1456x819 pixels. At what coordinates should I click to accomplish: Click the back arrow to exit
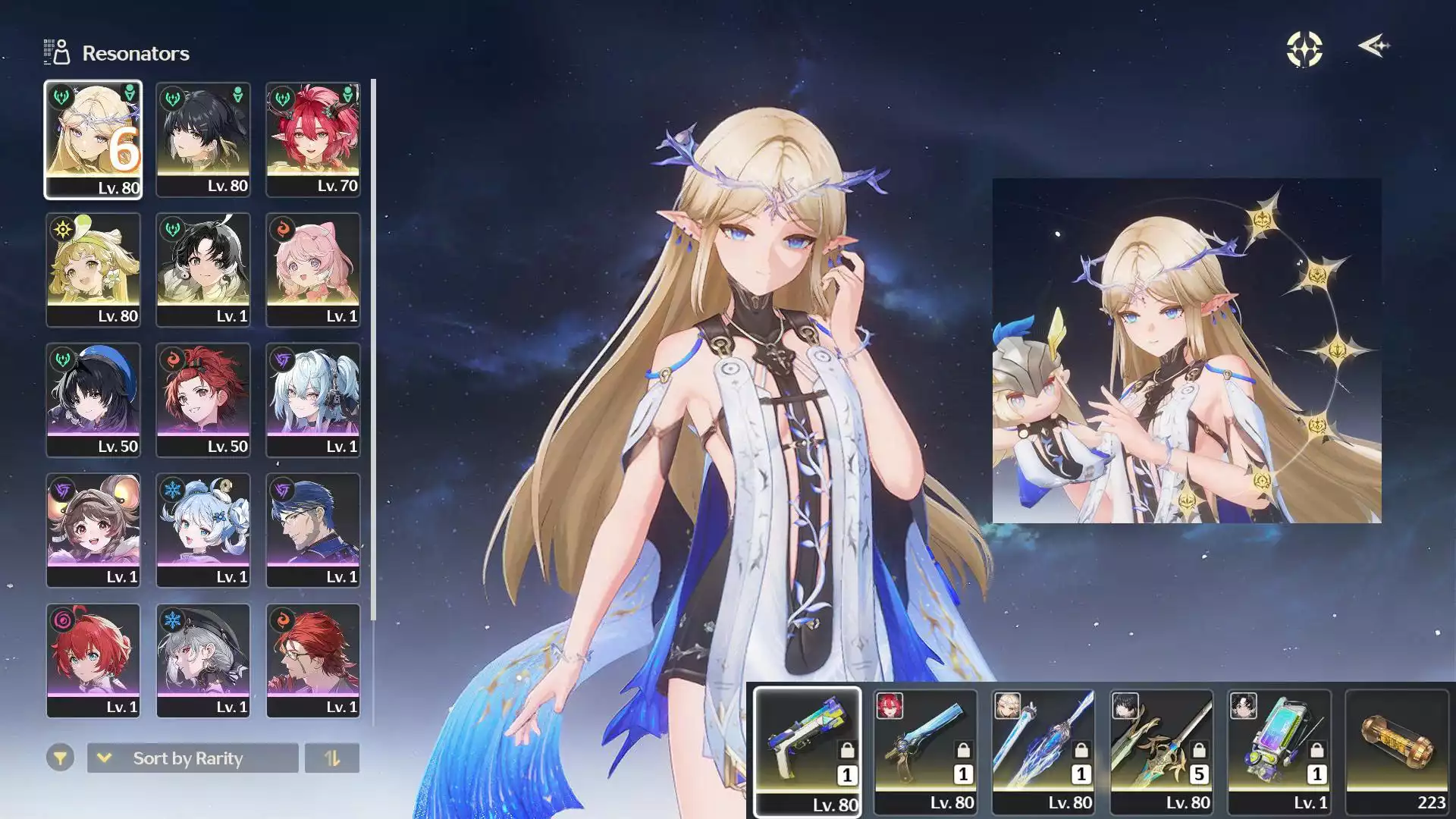coord(1373,46)
